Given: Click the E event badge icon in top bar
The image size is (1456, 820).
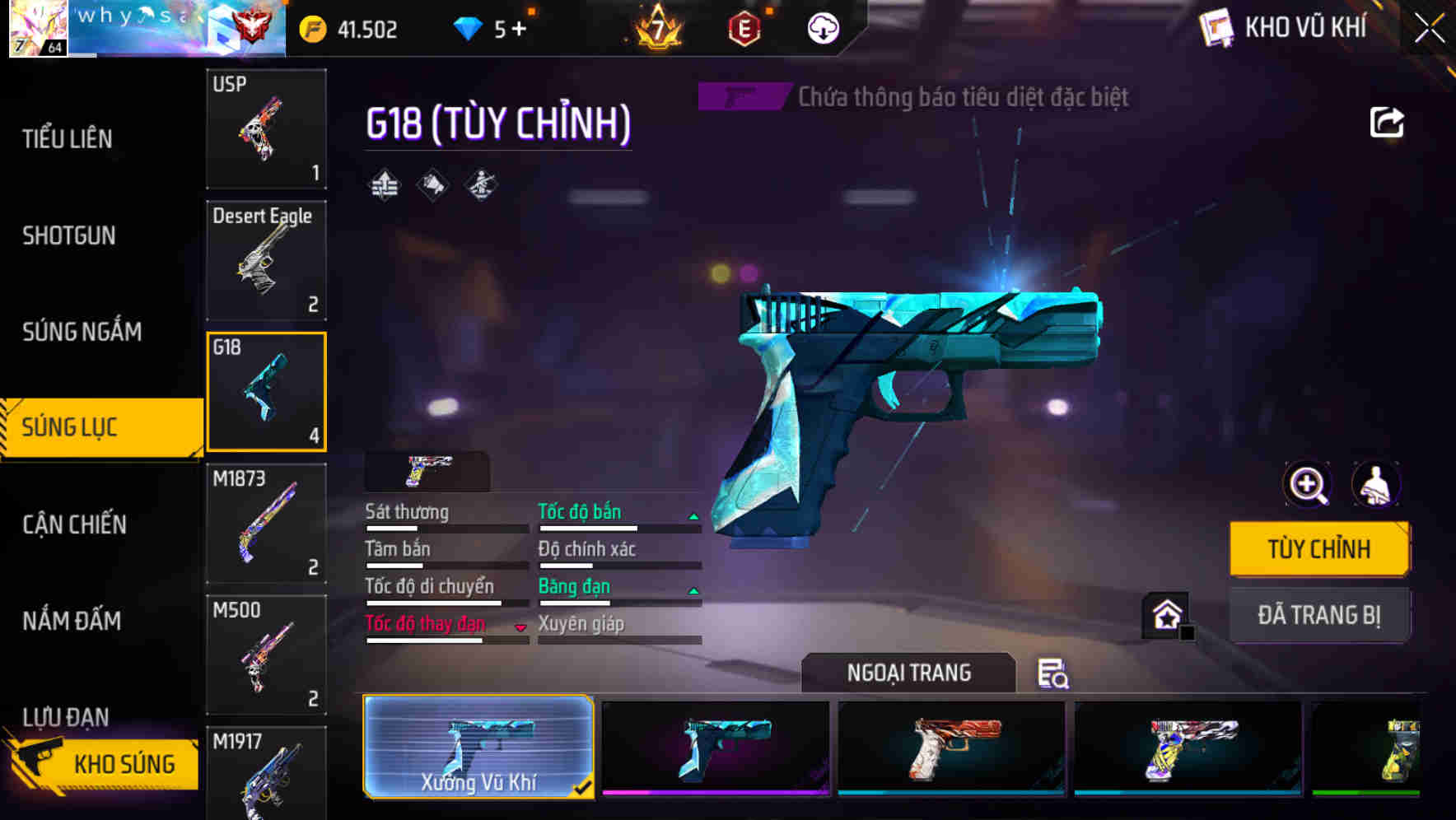Looking at the screenshot, I should (x=744, y=27).
